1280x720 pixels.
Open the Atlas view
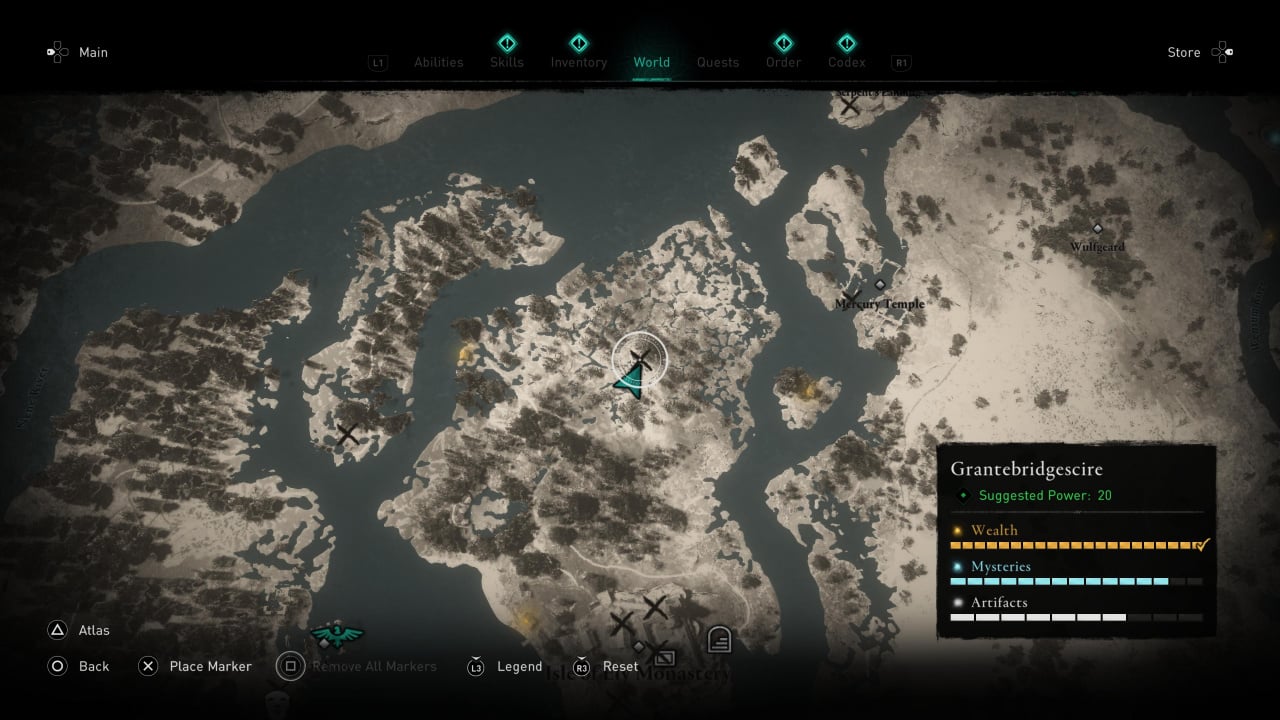point(94,630)
